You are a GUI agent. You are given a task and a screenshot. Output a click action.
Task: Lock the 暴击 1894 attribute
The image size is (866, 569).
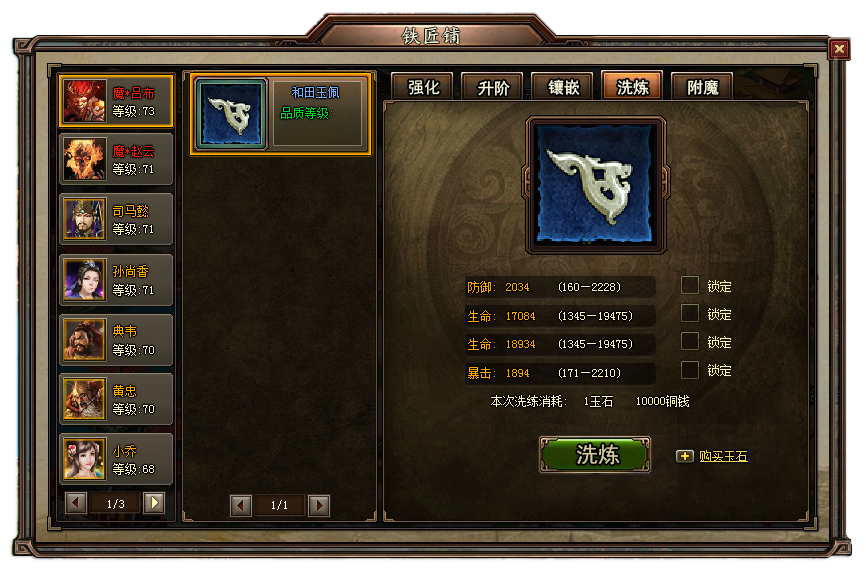pos(690,370)
